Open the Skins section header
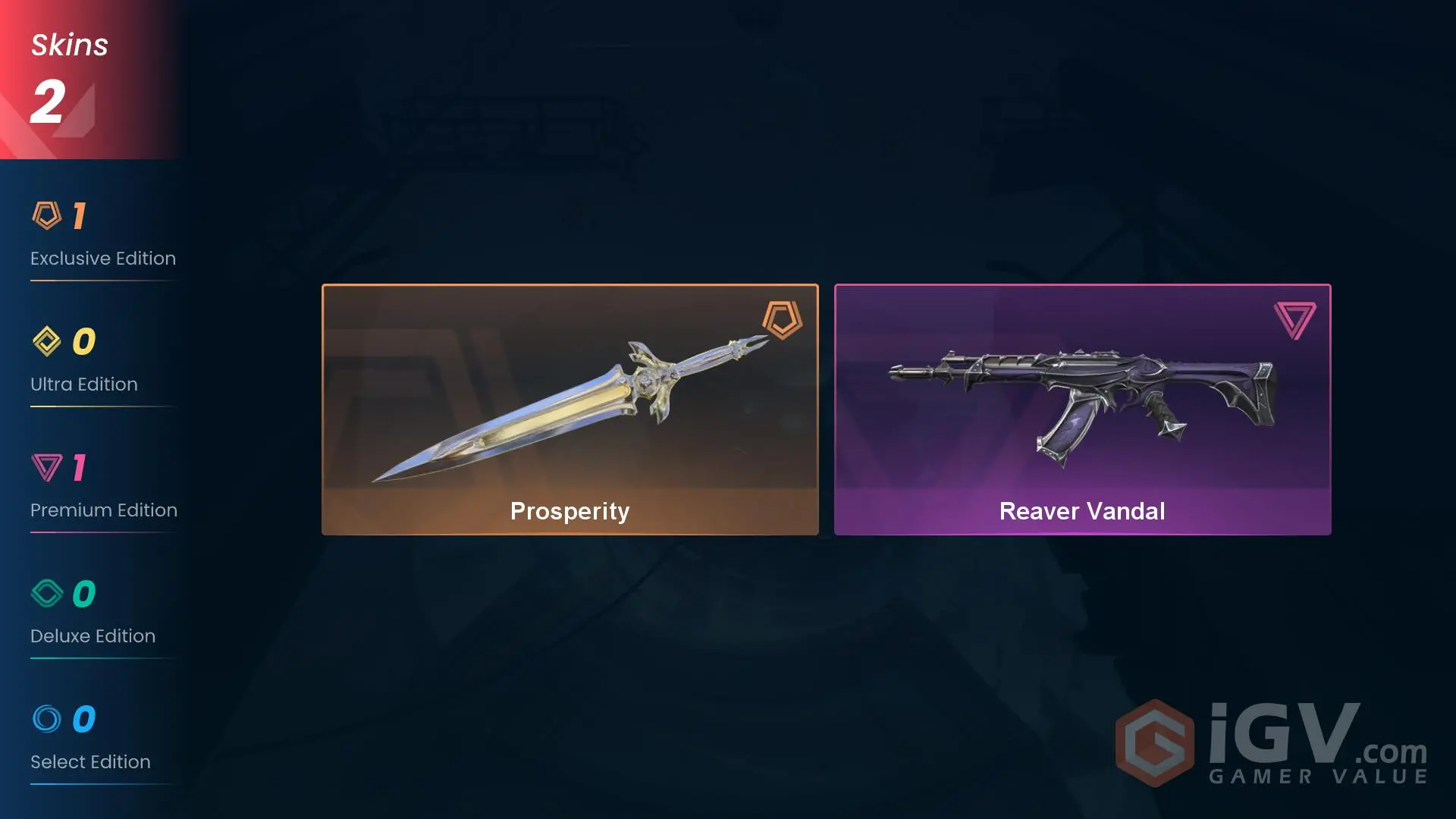 point(68,44)
